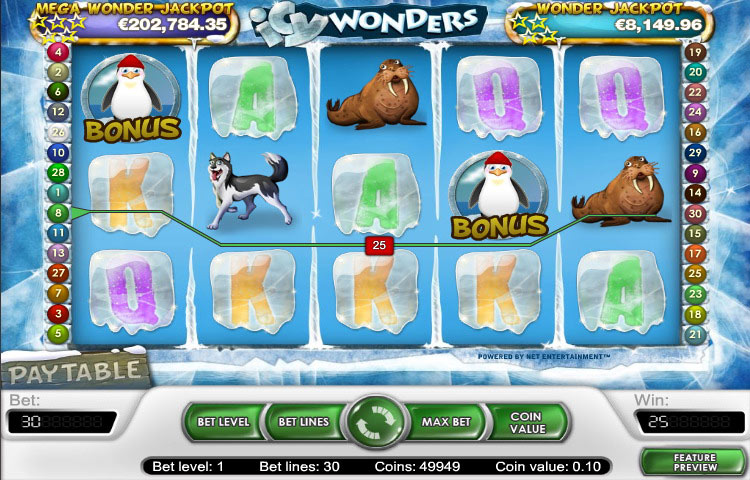Choose bet line number 5
This screenshot has width=750, height=480.
tap(58, 333)
